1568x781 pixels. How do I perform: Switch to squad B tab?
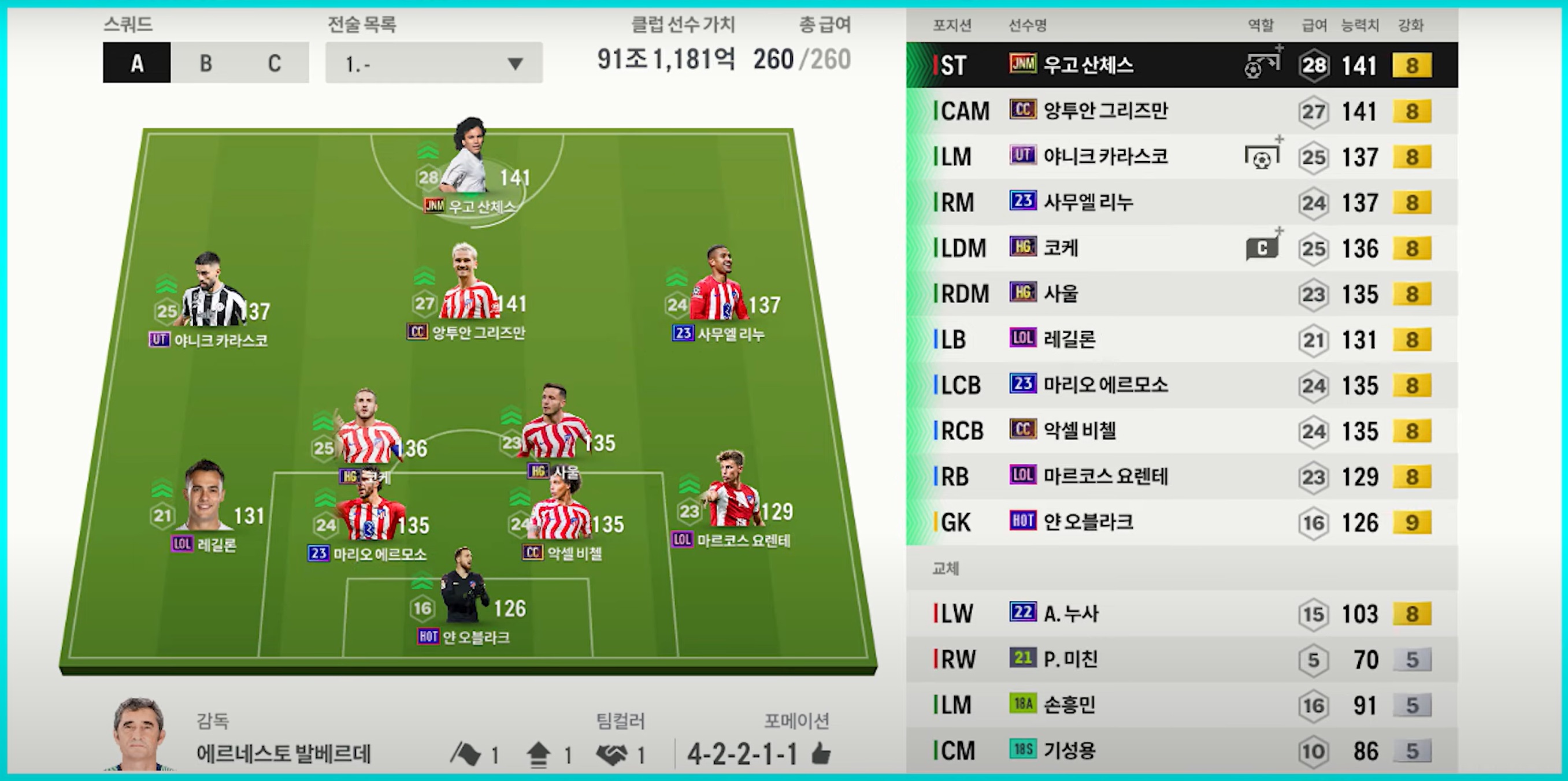(206, 62)
